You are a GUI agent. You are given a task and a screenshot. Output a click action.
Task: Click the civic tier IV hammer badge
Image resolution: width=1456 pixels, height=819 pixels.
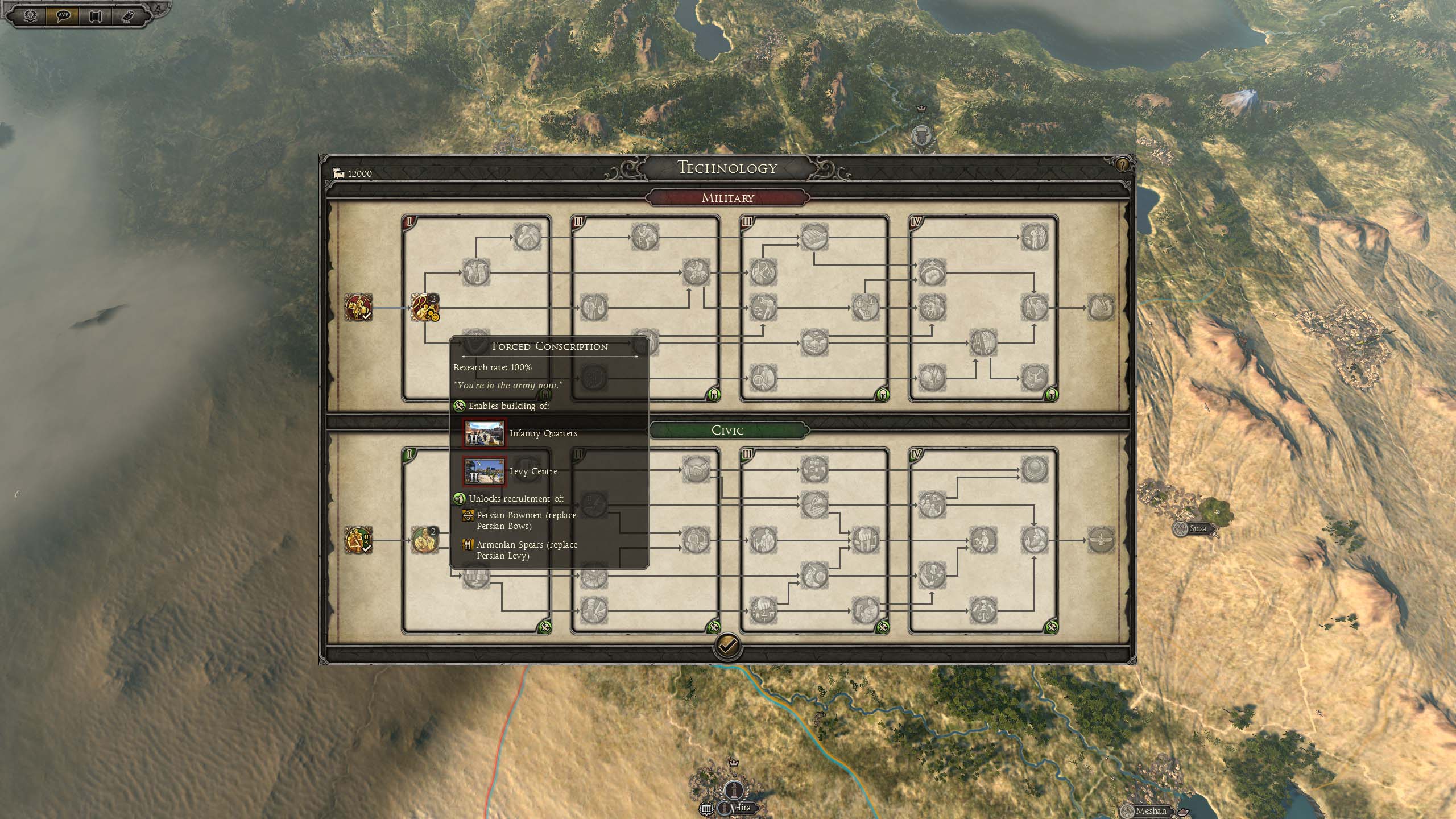click(1051, 627)
